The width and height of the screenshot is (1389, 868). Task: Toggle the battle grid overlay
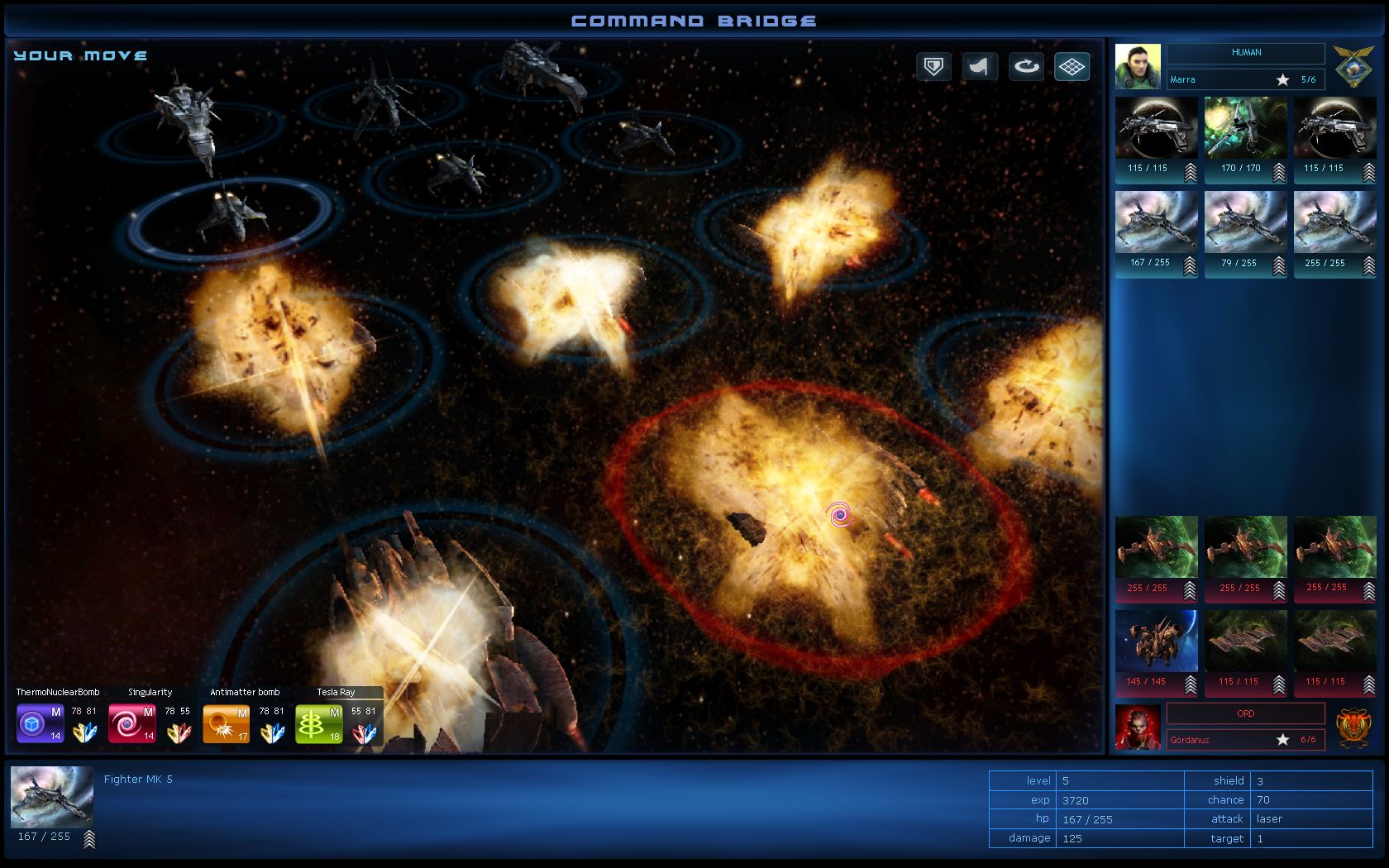(1072, 66)
